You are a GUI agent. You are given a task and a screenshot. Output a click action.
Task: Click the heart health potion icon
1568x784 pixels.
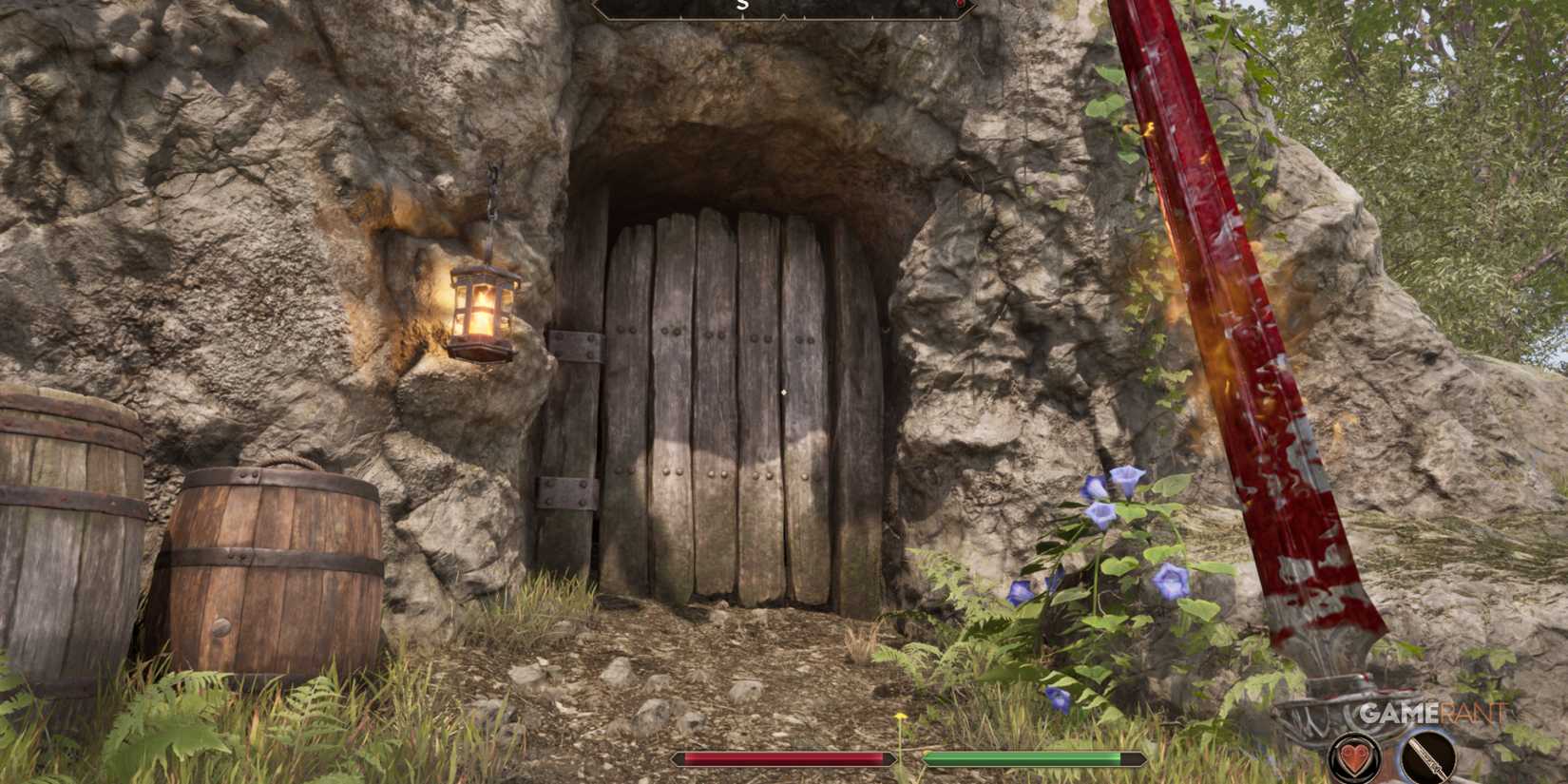[x=1353, y=757]
